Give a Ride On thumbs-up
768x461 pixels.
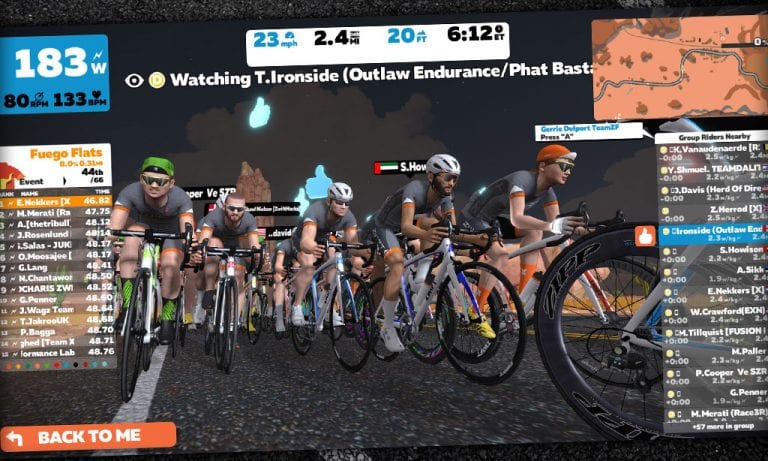(645, 236)
